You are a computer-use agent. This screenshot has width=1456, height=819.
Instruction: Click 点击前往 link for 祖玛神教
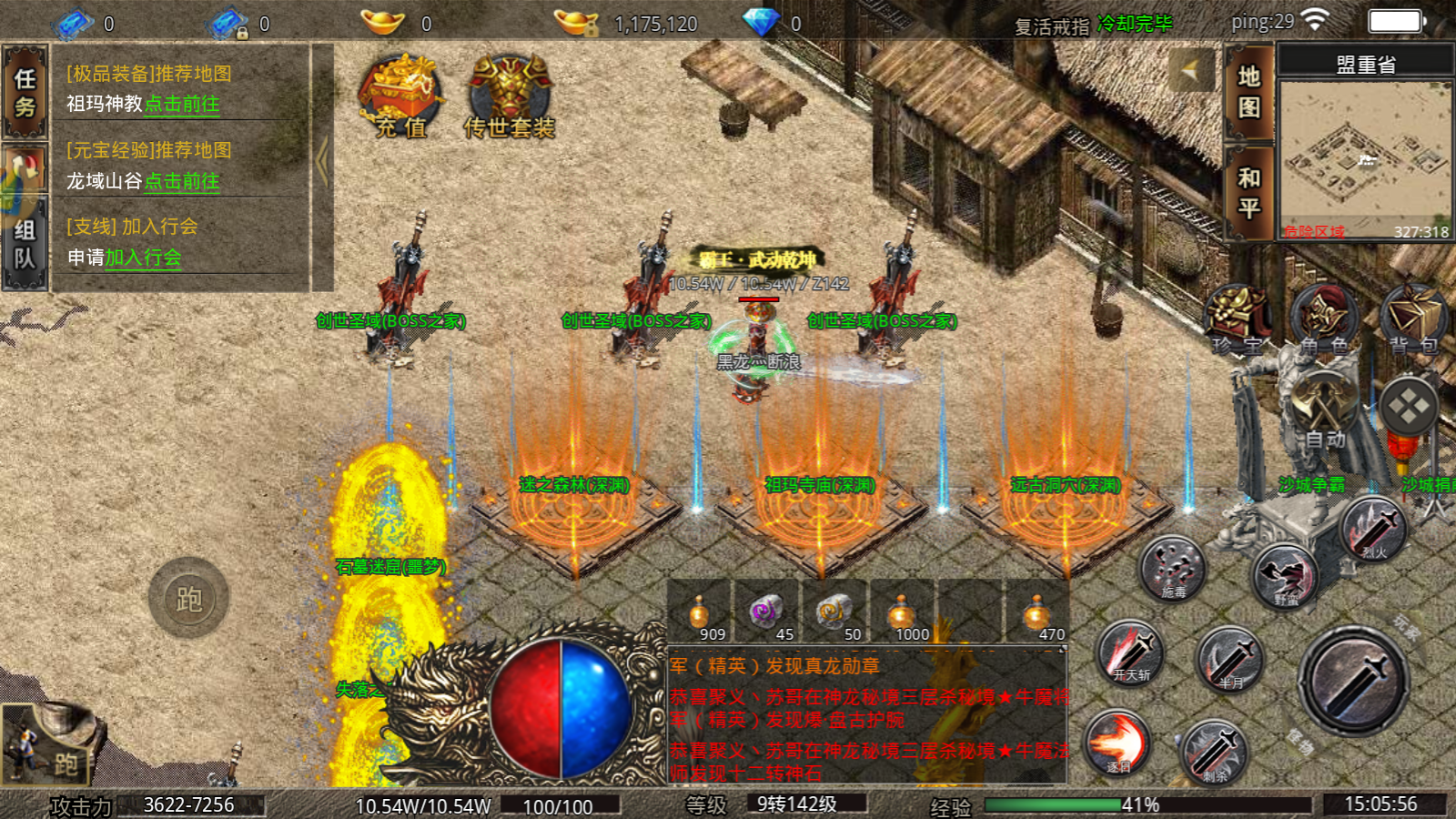pyautogui.click(x=182, y=105)
